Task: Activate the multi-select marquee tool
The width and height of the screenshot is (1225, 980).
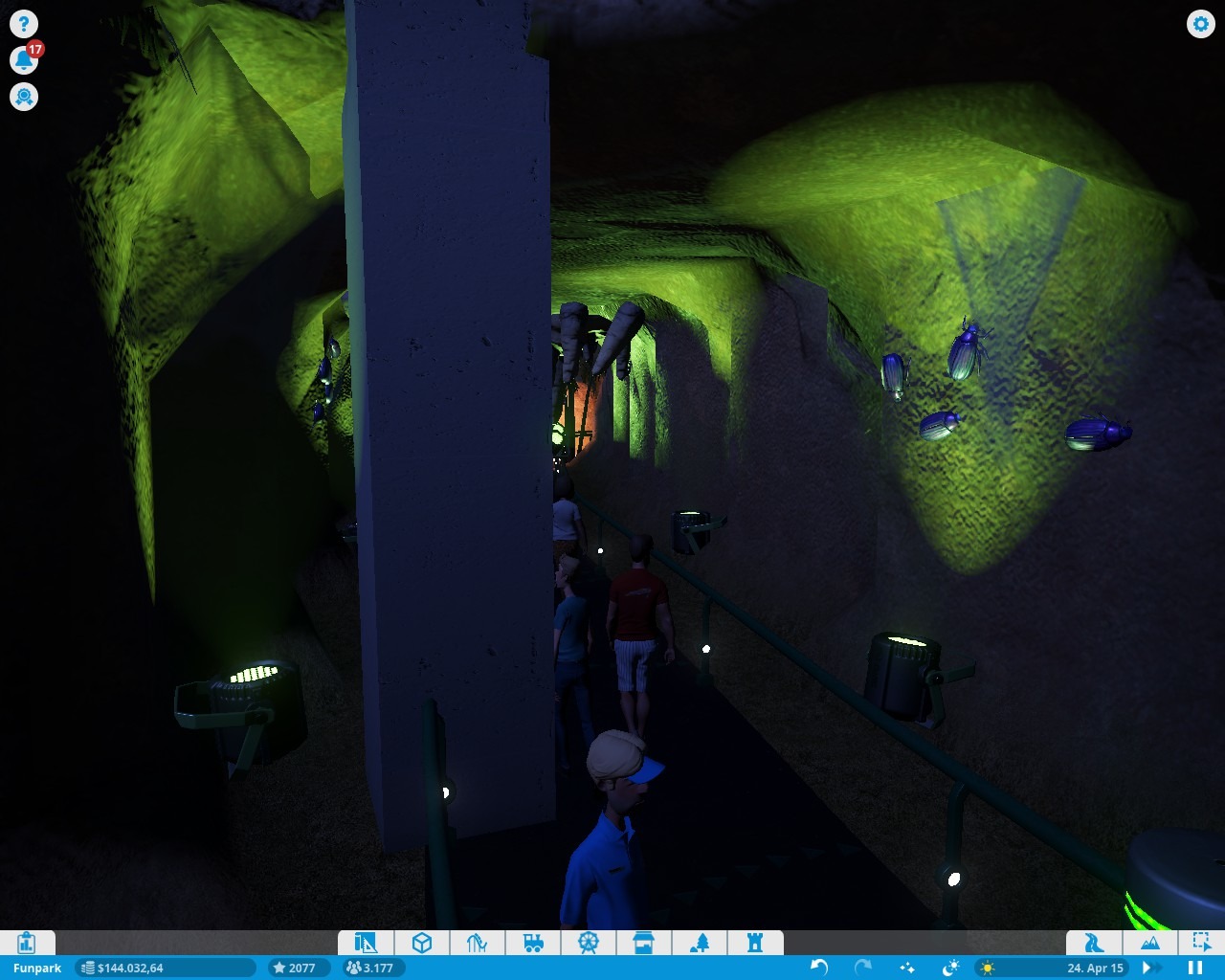Action: (x=1201, y=943)
